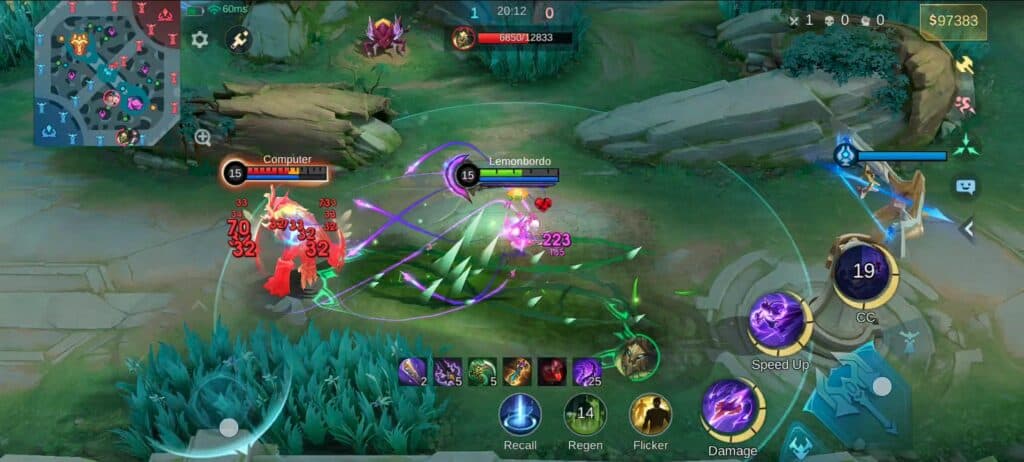1024x462 pixels.
Task: Send the red retreat signal
Action: (x=965, y=104)
